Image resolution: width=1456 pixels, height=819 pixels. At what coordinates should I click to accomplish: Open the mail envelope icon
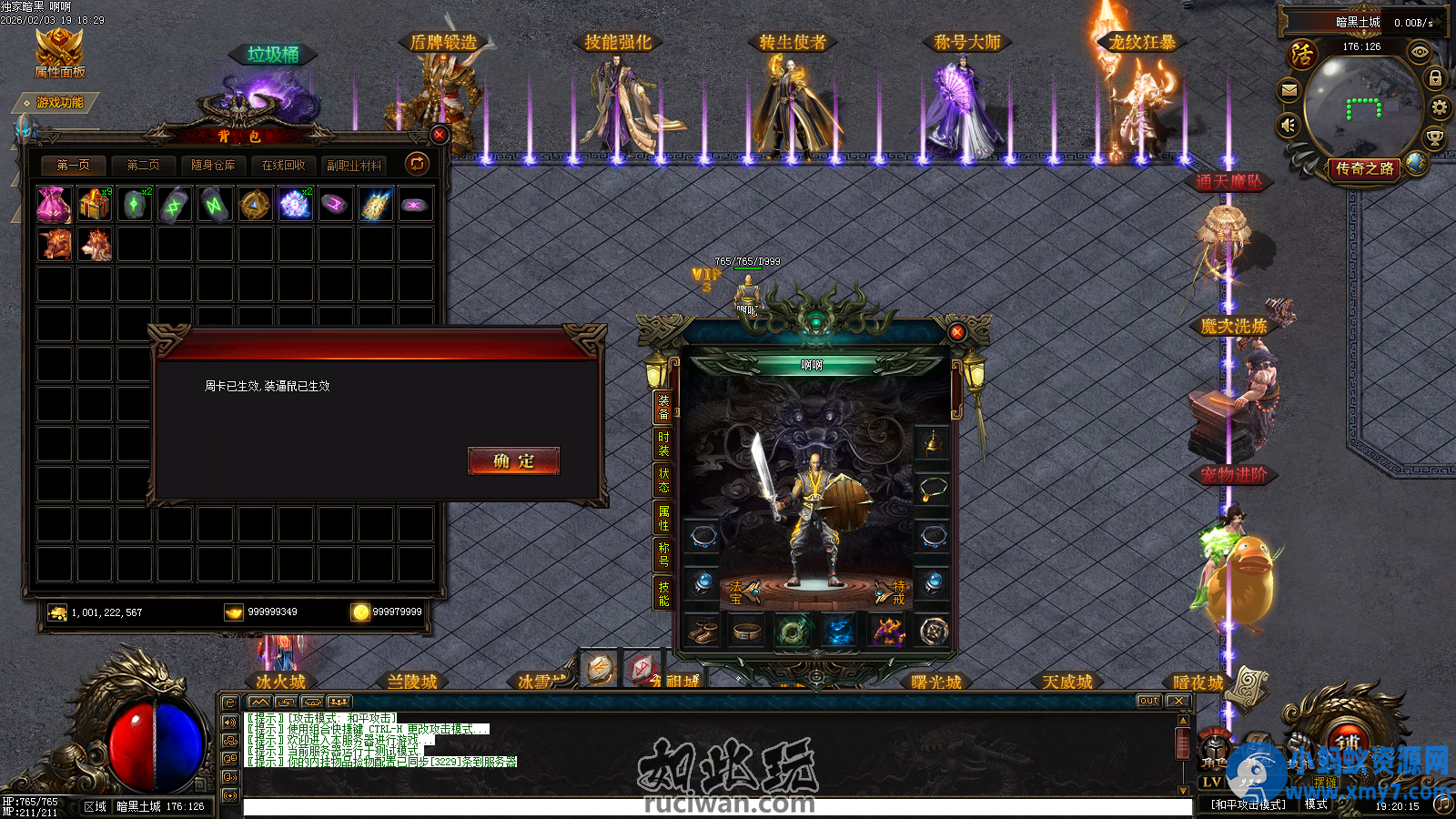[x=1289, y=90]
